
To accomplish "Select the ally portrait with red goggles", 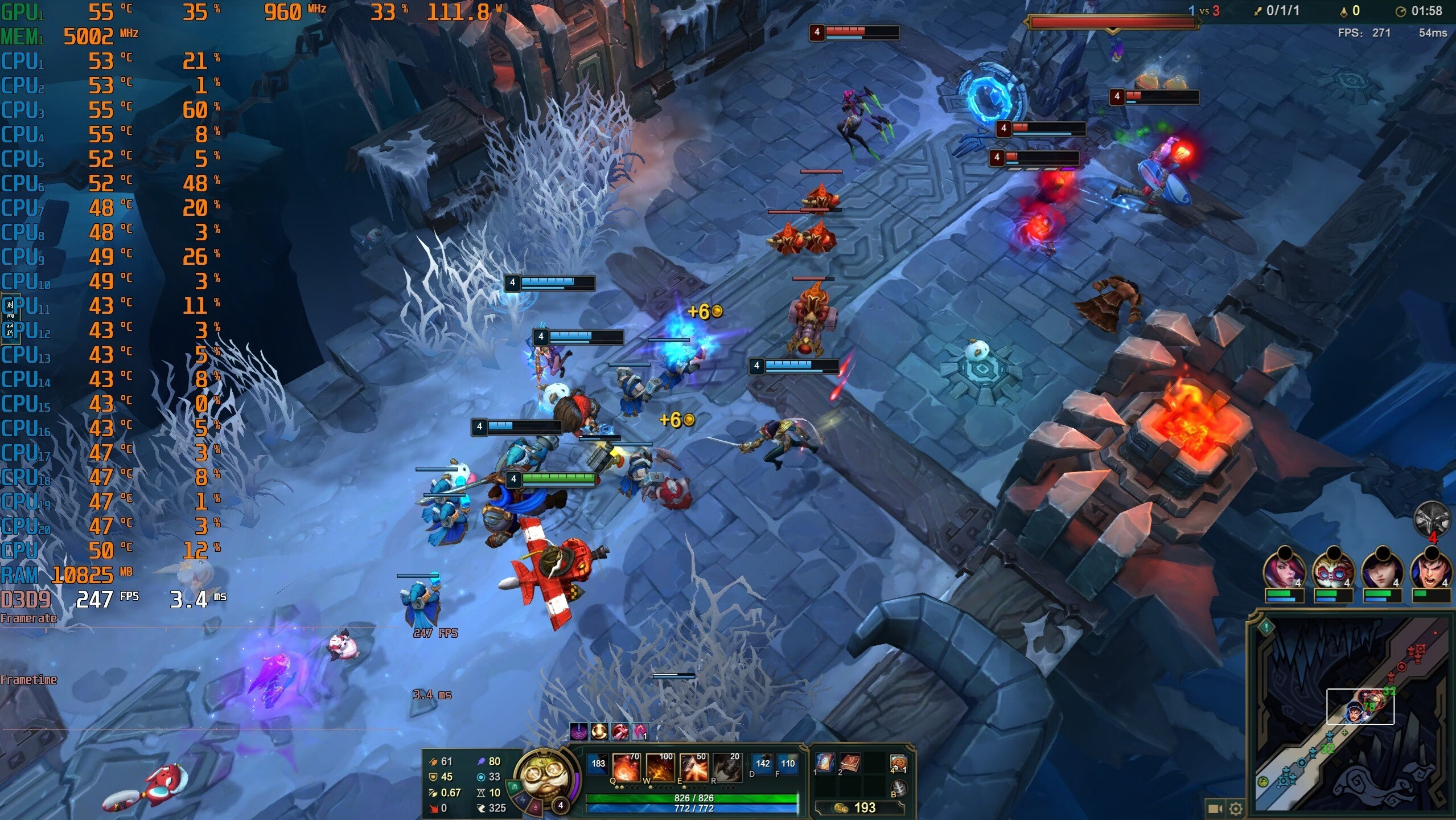I will click(x=1332, y=569).
